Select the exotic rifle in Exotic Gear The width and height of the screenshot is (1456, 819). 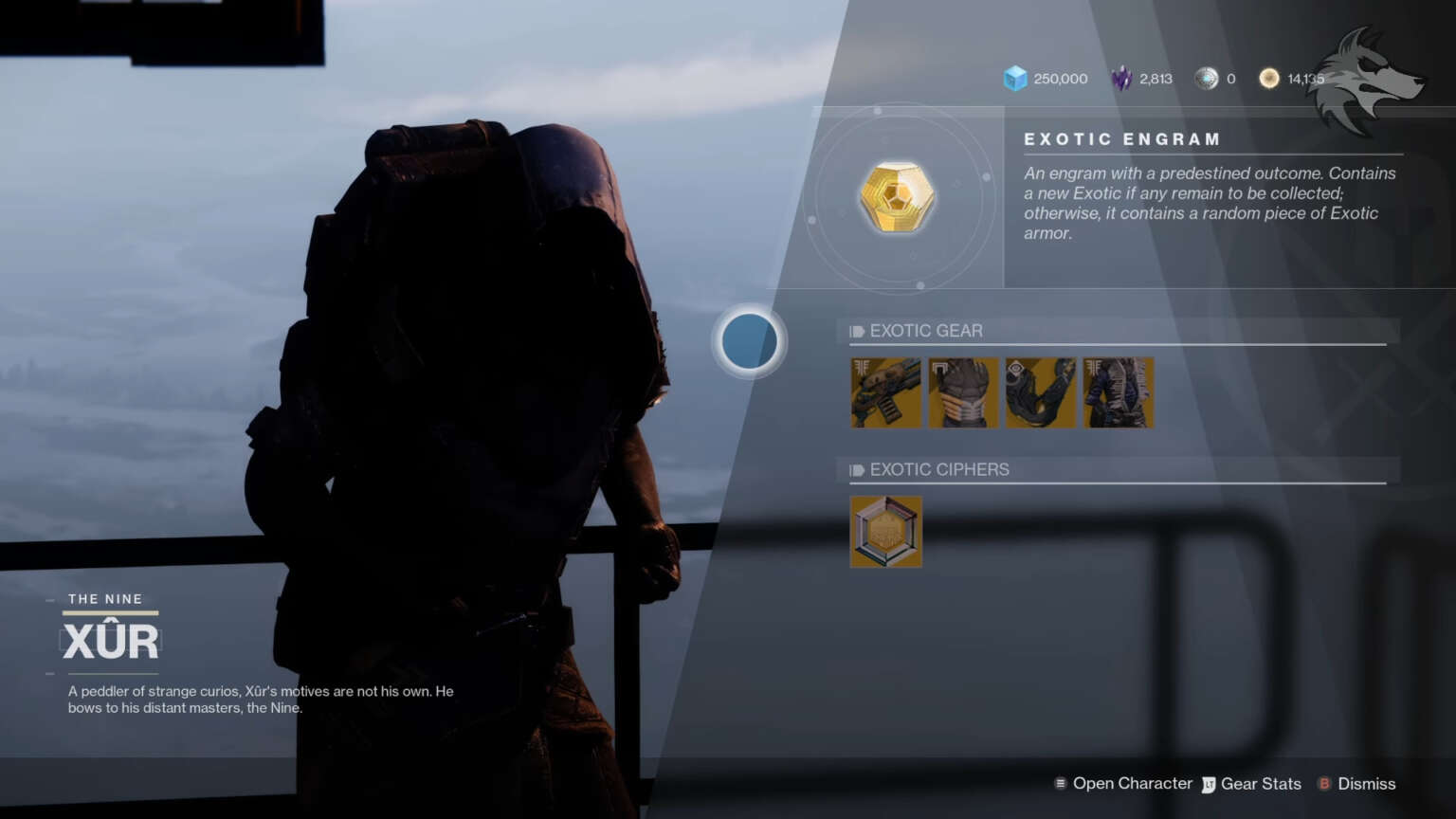[885, 392]
